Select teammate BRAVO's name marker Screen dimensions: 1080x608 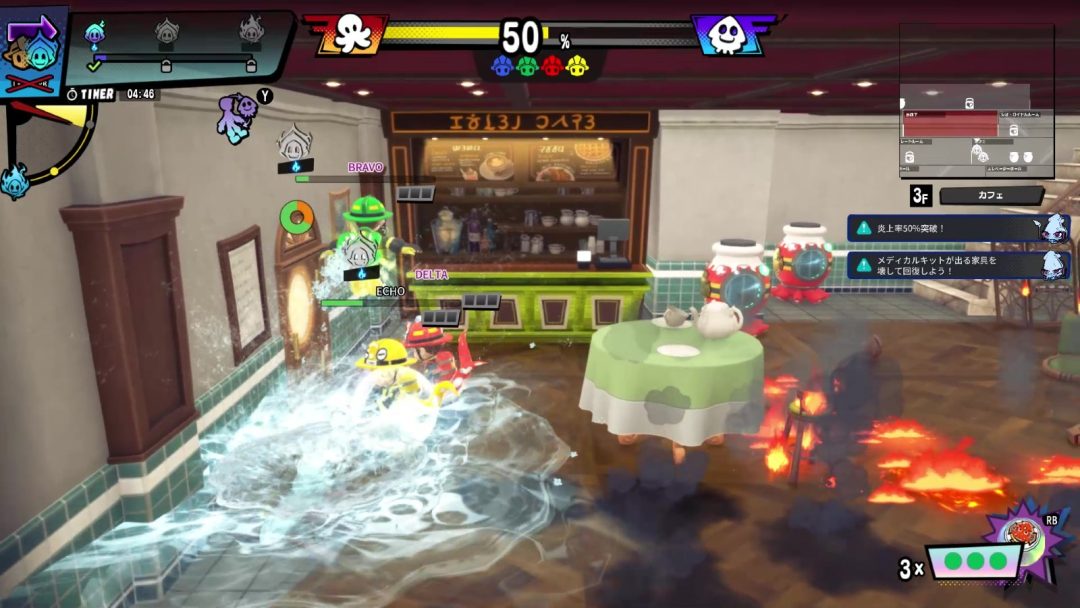click(x=365, y=167)
